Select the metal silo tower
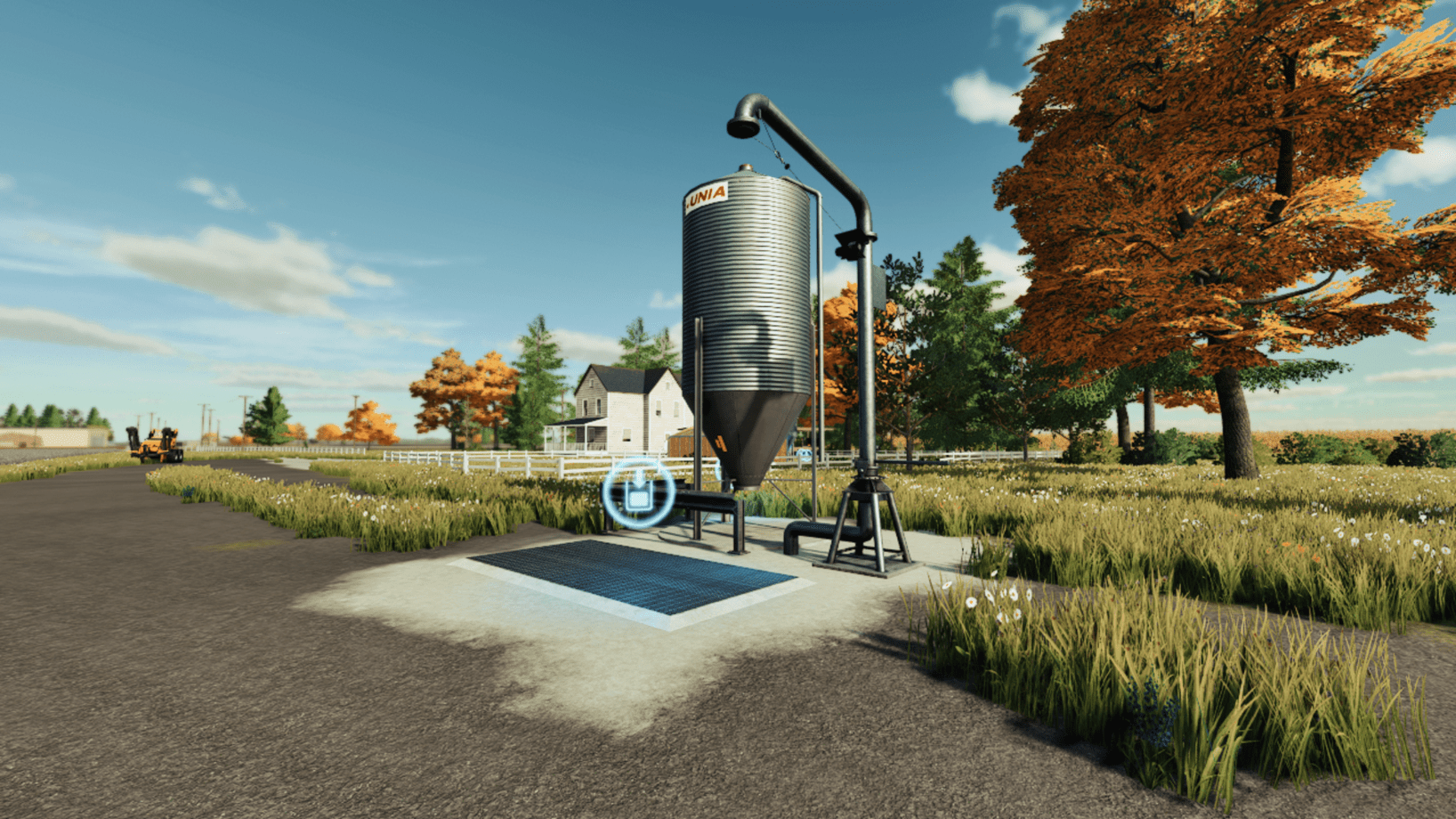The height and width of the screenshot is (819, 1456). pos(748,285)
